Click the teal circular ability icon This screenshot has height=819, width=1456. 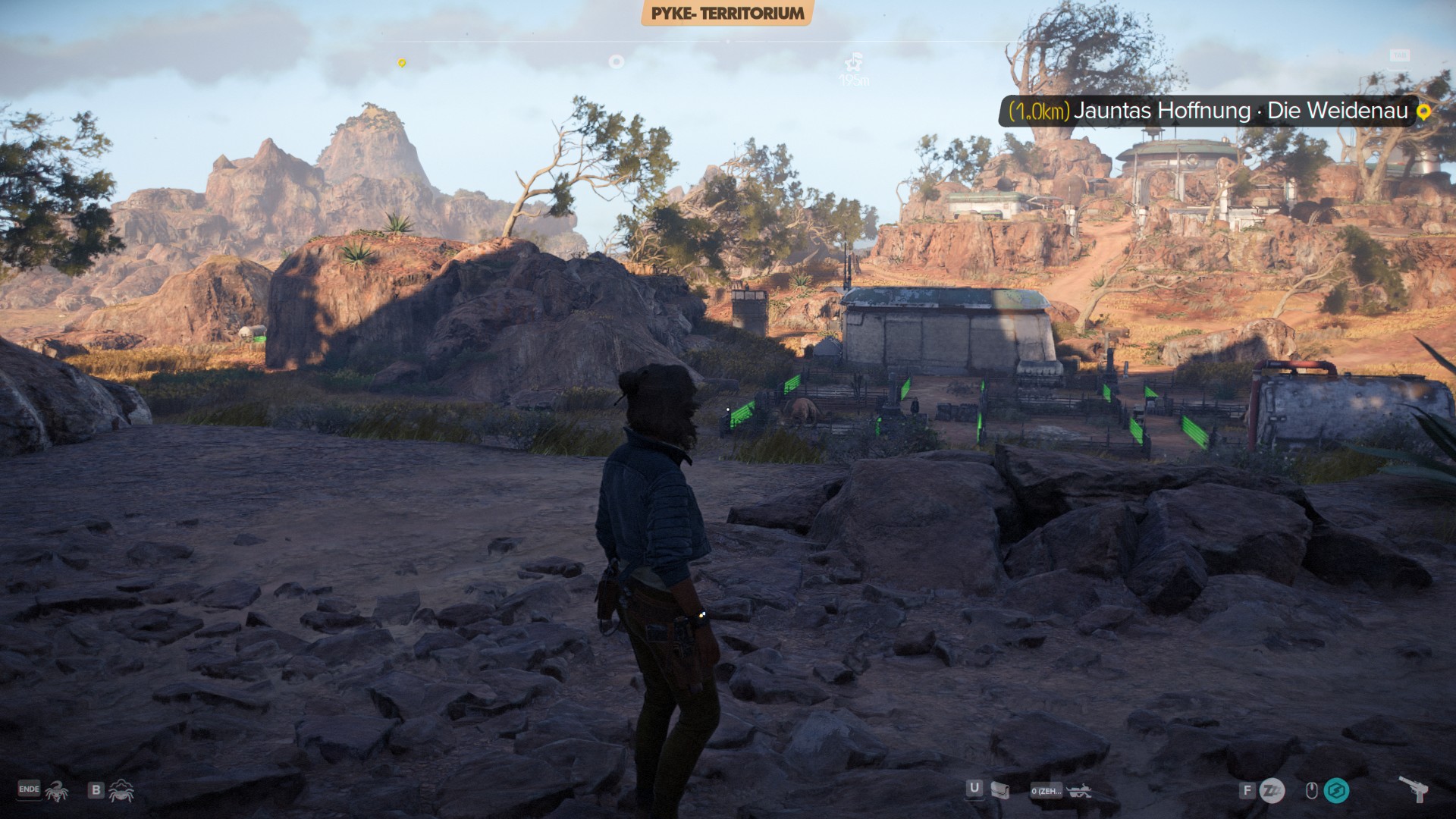[1336, 791]
